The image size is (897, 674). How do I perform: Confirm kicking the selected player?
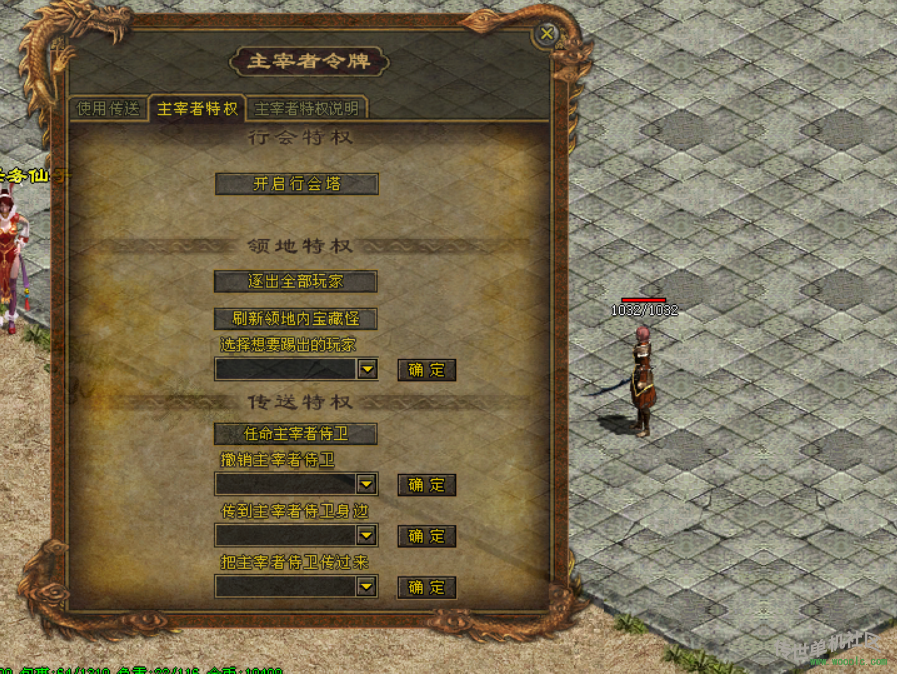pos(427,370)
